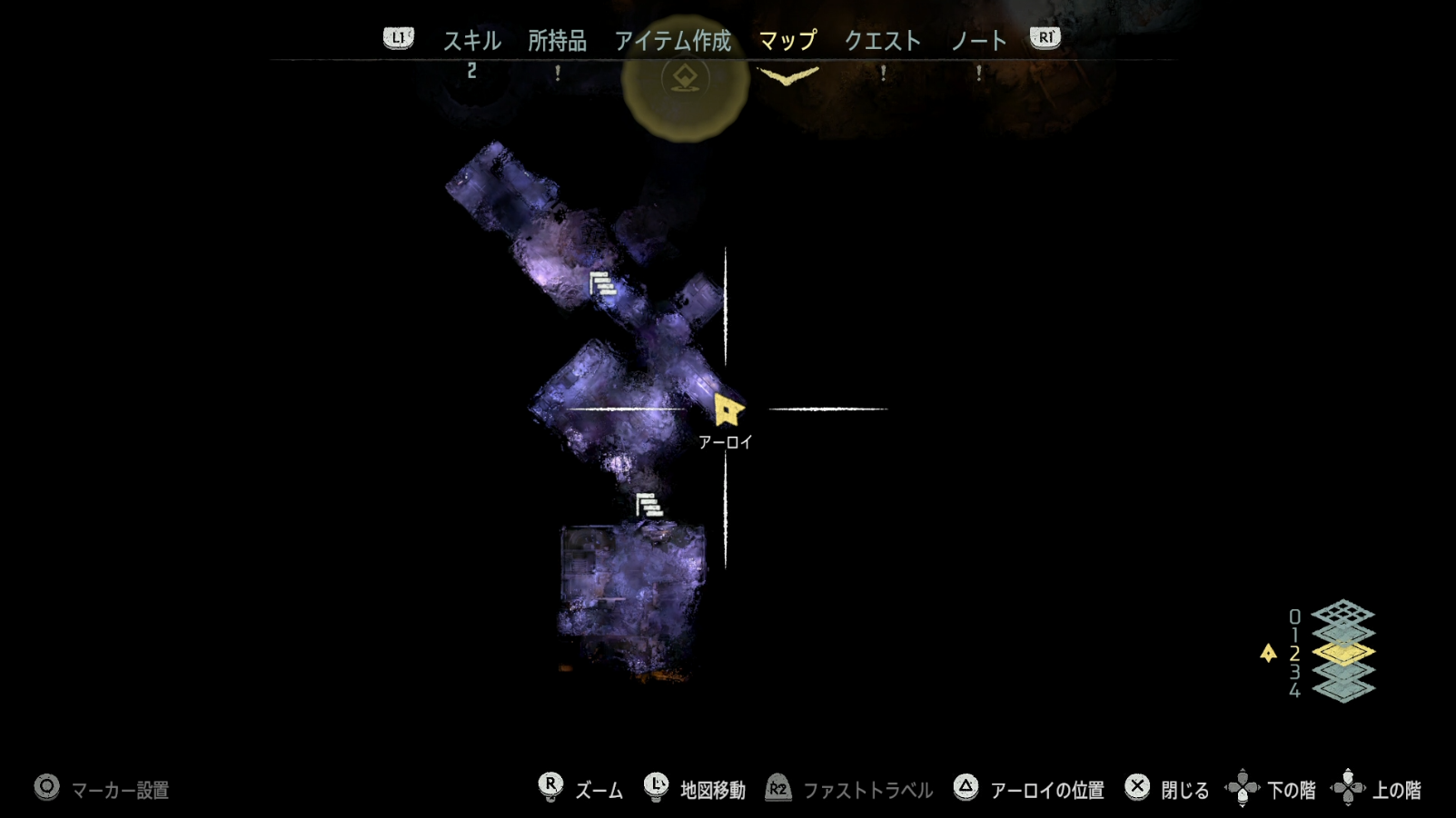This screenshot has height=818, width=1456.
Task: Click the stairway icon near the lower building
Action: tap(649, 504)
